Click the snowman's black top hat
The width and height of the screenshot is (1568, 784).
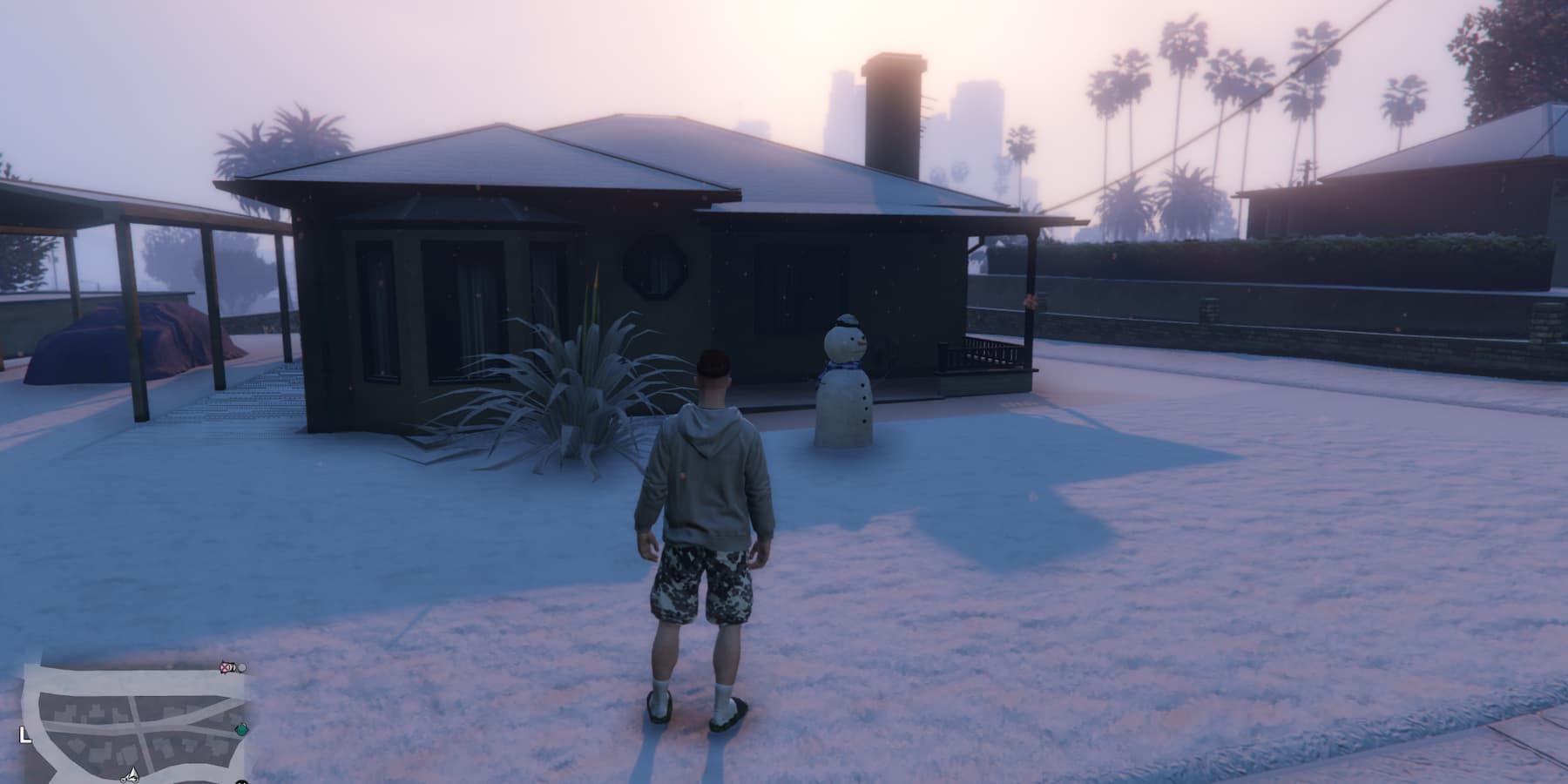coord(847,321)
